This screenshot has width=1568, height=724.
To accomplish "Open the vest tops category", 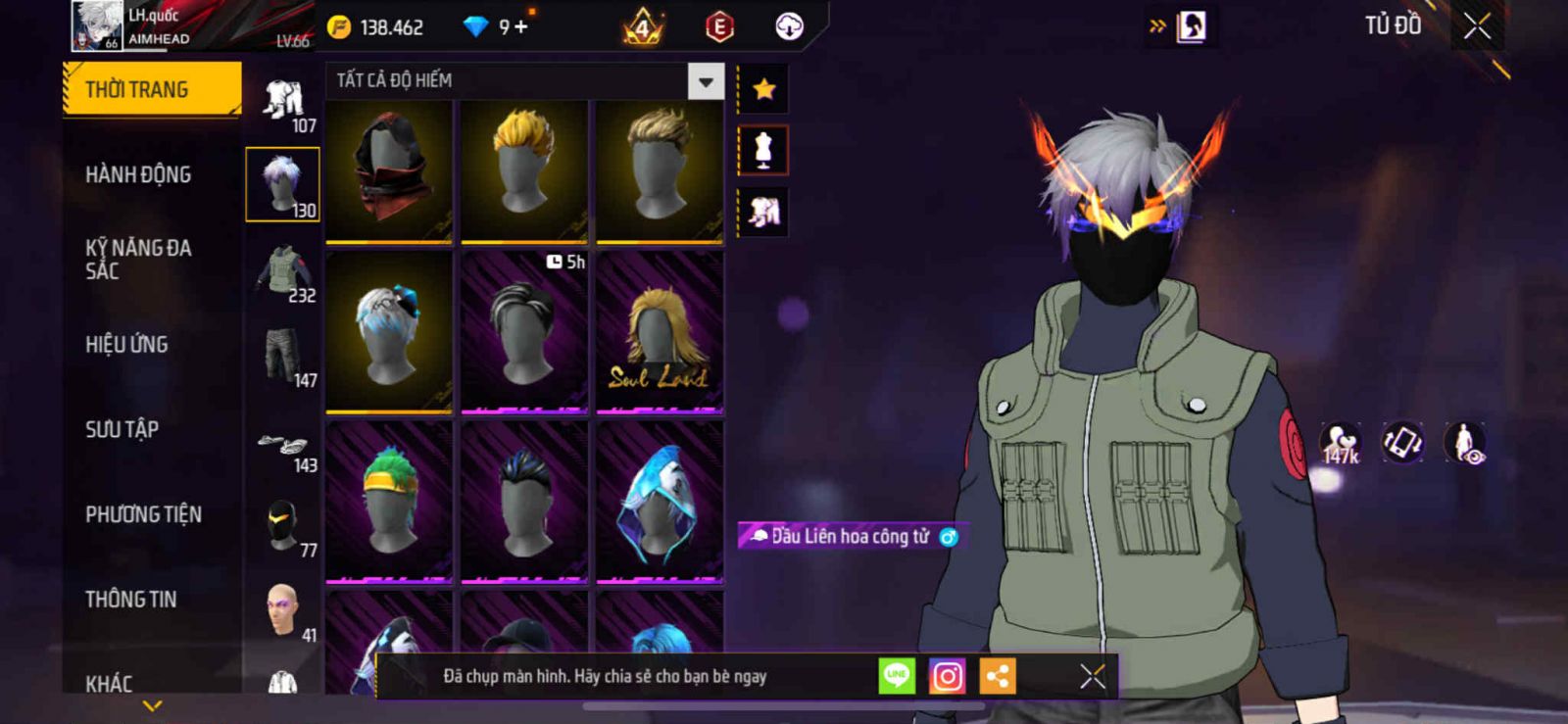I will pos(283,271).
